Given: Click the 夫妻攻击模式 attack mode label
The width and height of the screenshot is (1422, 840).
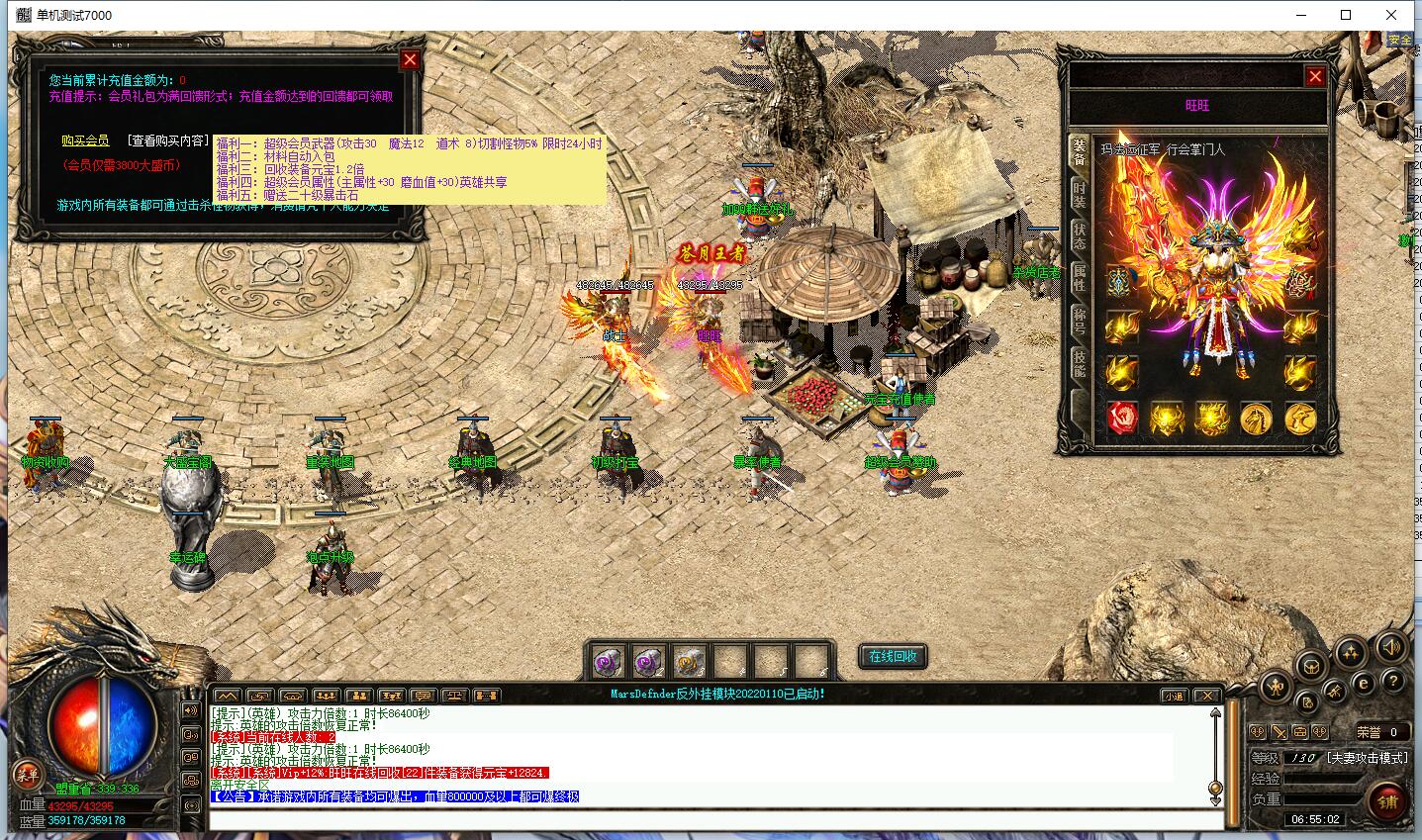Looking at the screenshot, I should pos(1368,758).
